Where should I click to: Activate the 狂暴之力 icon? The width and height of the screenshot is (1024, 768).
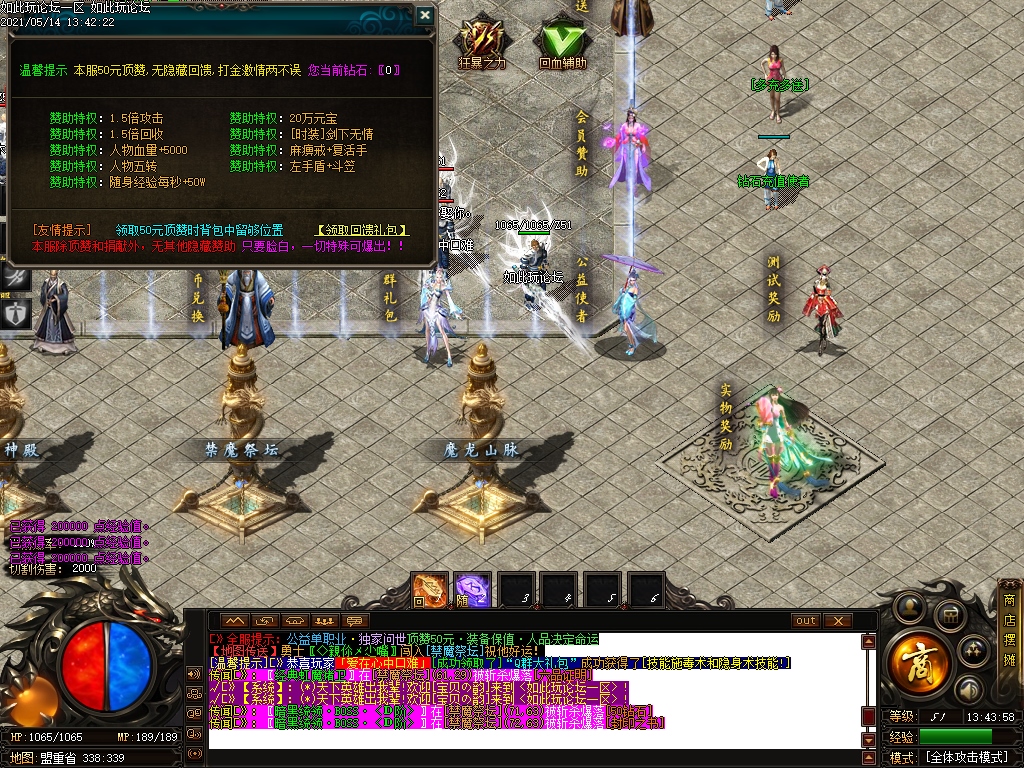point(481,40)
